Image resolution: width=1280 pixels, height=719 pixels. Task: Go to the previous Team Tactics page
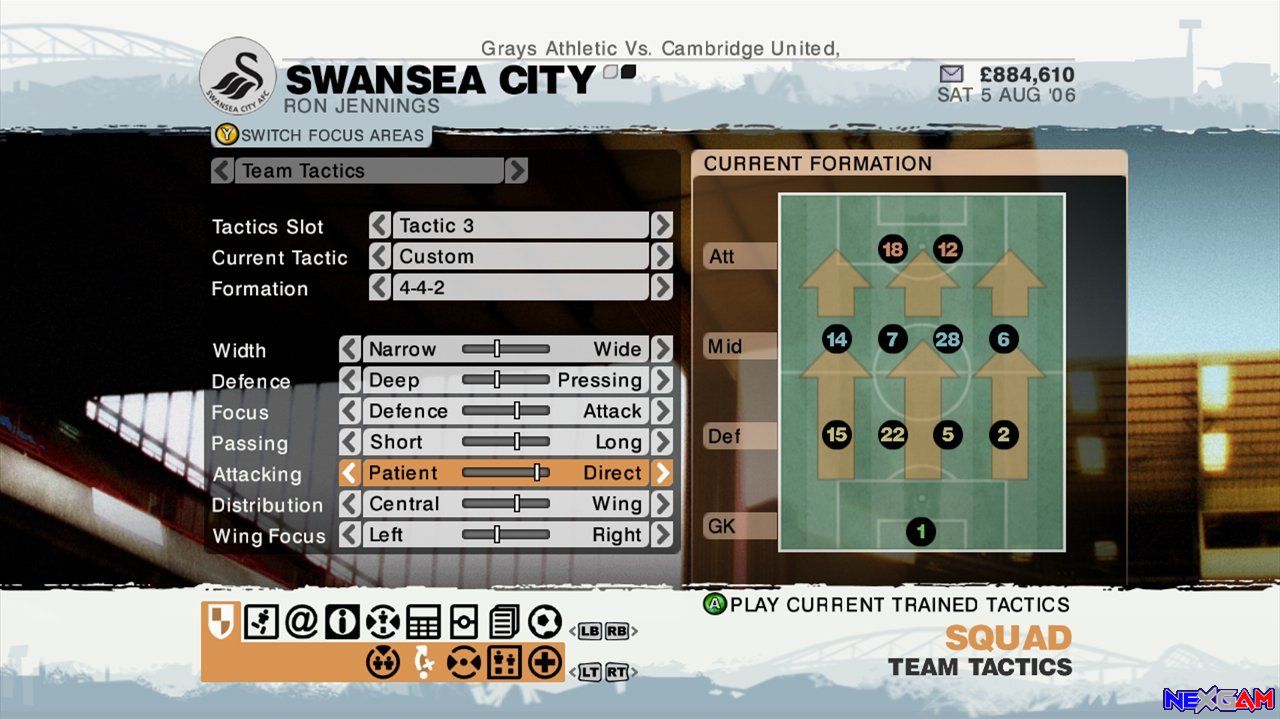click(x=222, y=171)
